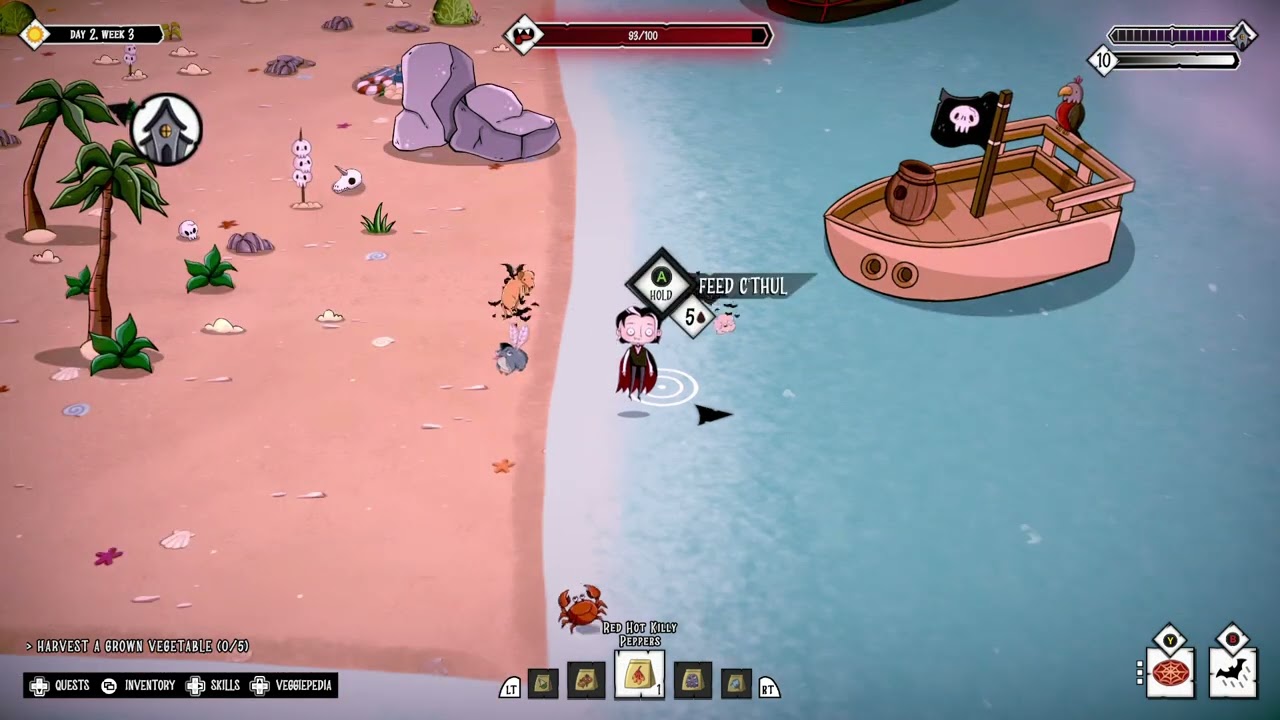This screenshot has height=720, width=1280.
Task: Select the Red Hot Killy Peppers seed slot
Action: [639, 677]
